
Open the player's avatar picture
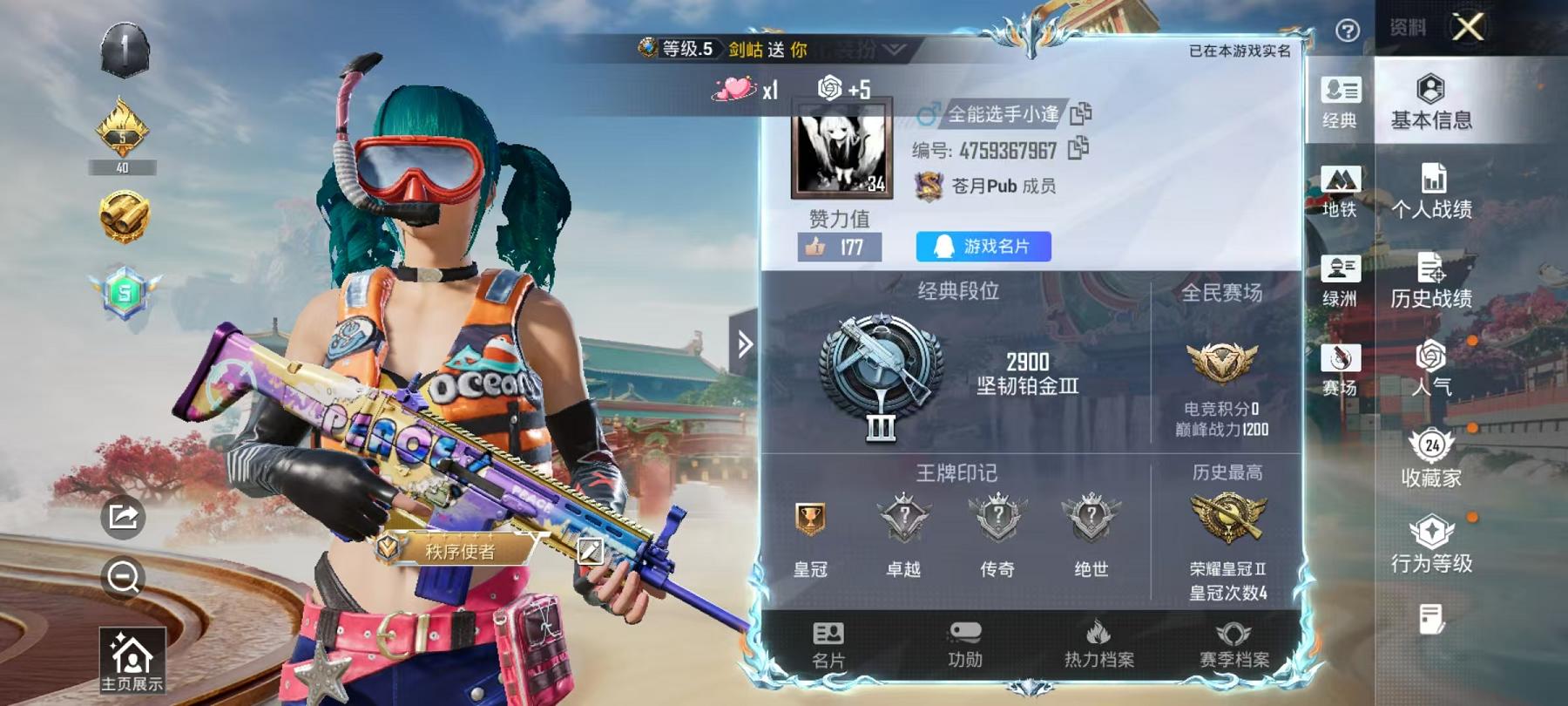[x=843, y=151]
